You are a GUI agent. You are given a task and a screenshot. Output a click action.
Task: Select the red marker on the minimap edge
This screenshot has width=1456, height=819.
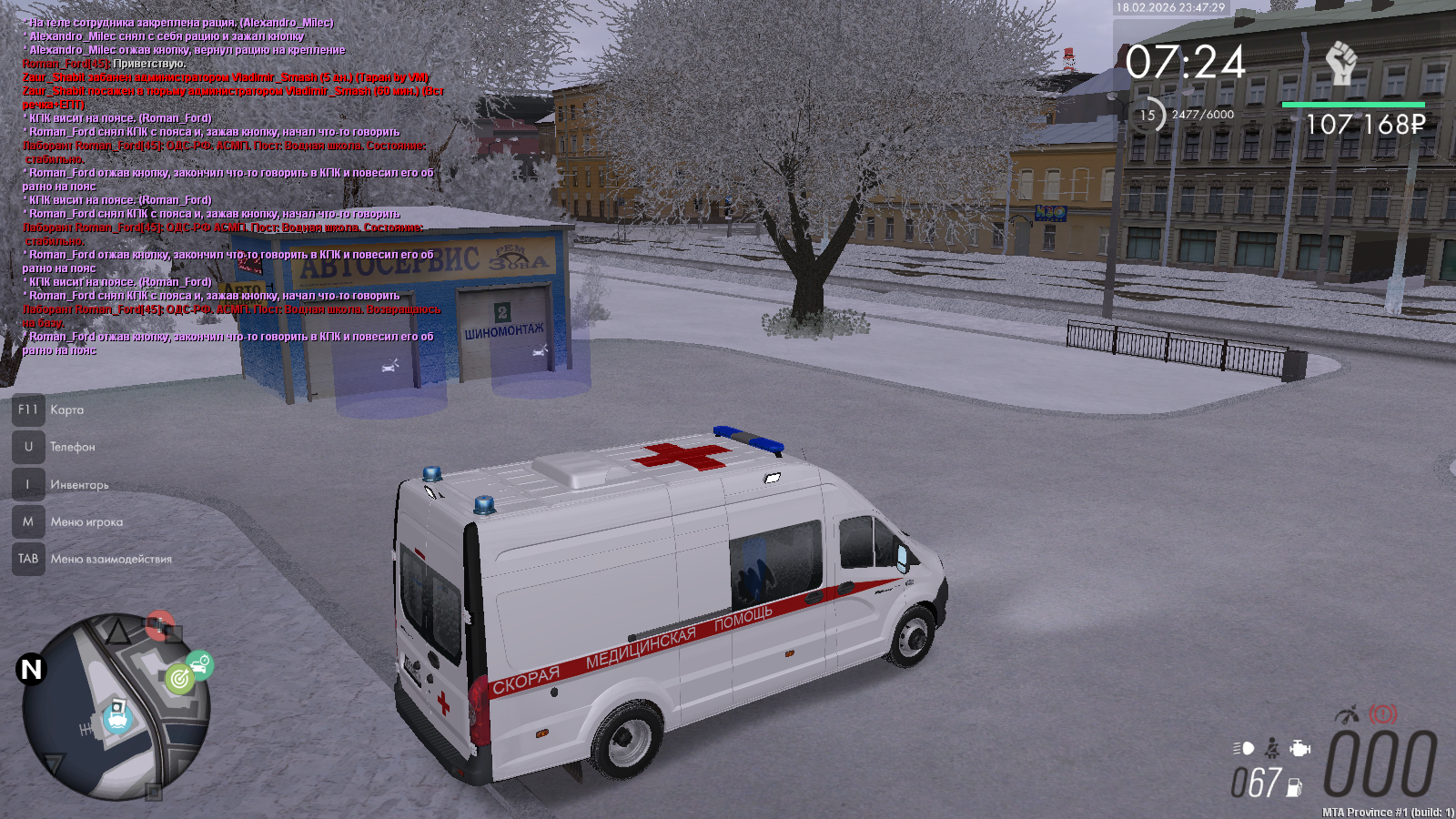[160, 625]
